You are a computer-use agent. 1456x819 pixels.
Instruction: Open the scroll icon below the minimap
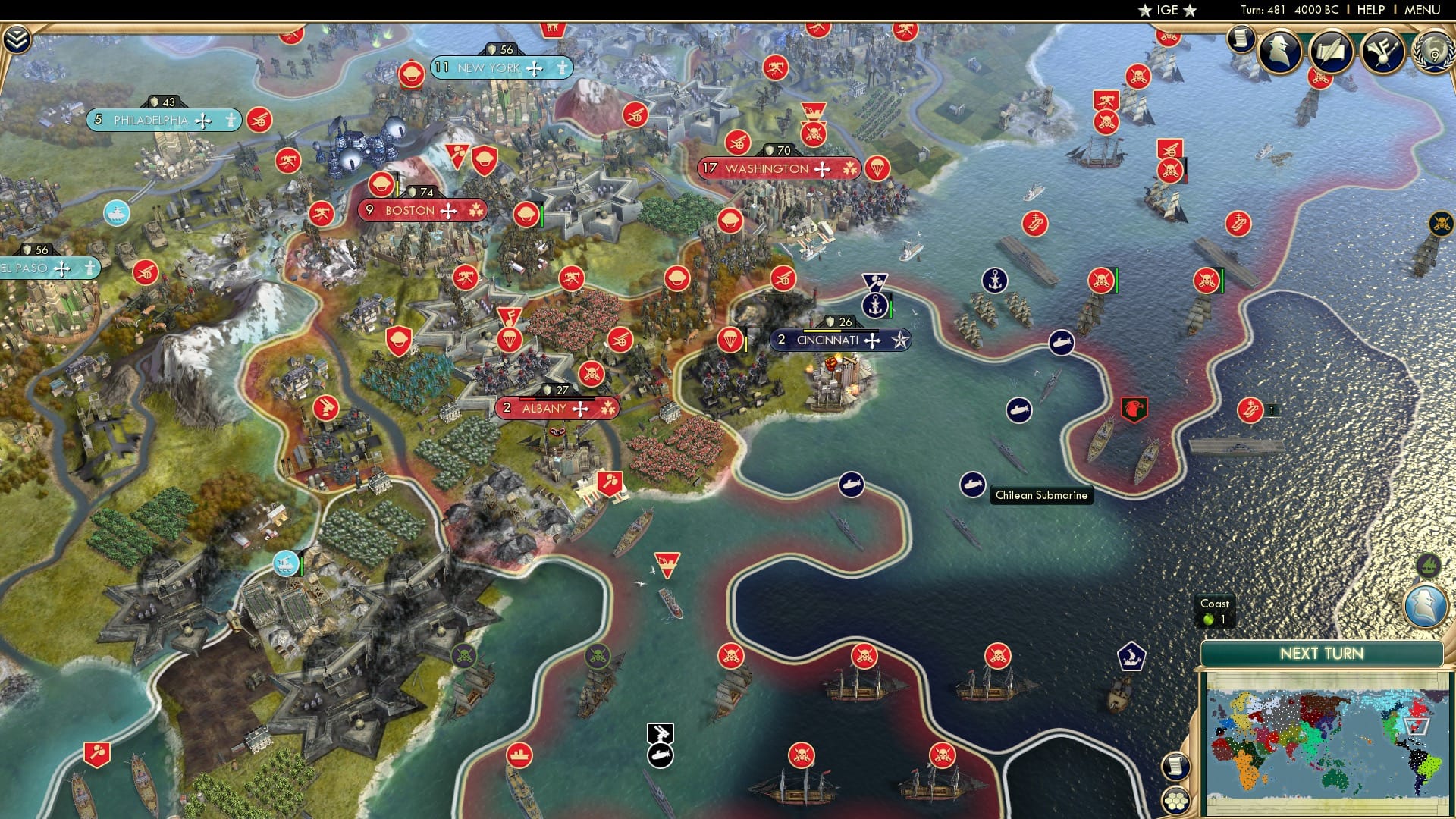click(1175, 767)
